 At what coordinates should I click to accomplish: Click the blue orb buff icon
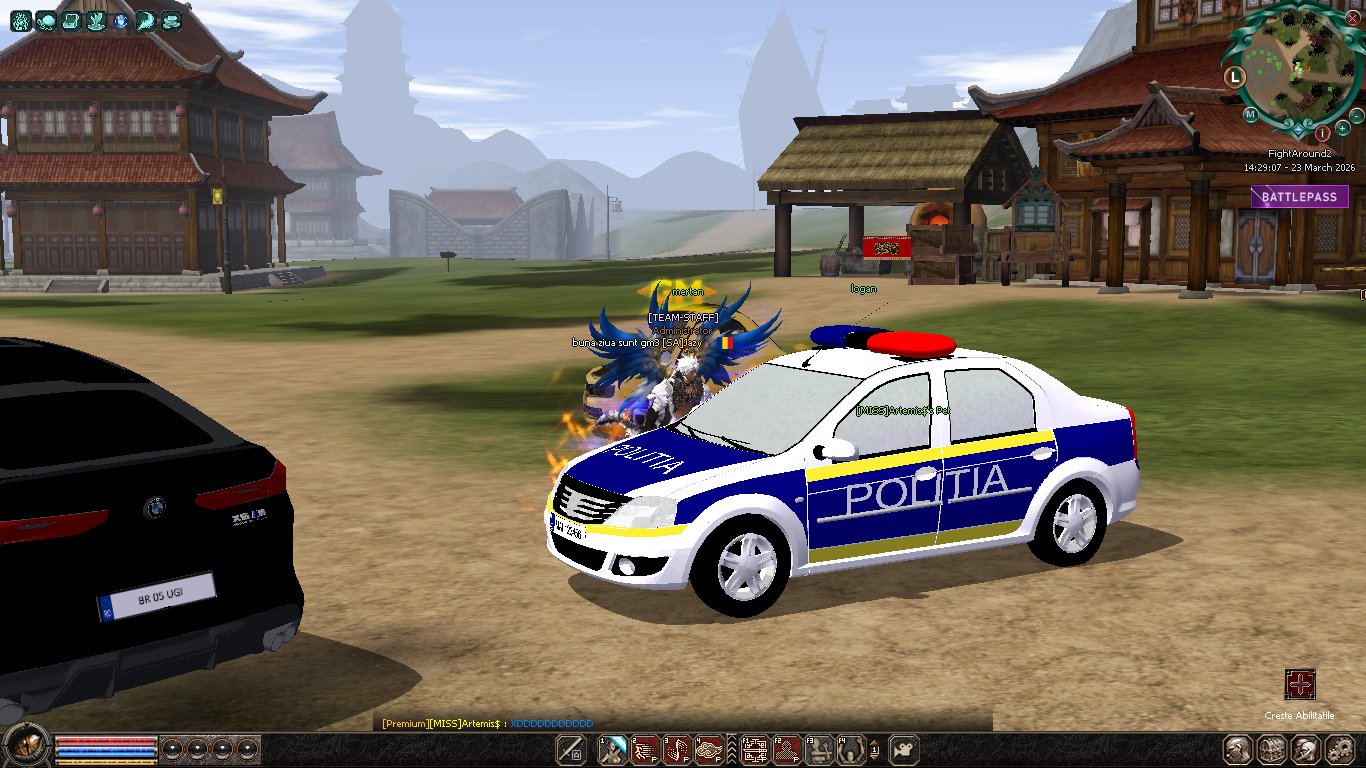click(x=121, y=20)
